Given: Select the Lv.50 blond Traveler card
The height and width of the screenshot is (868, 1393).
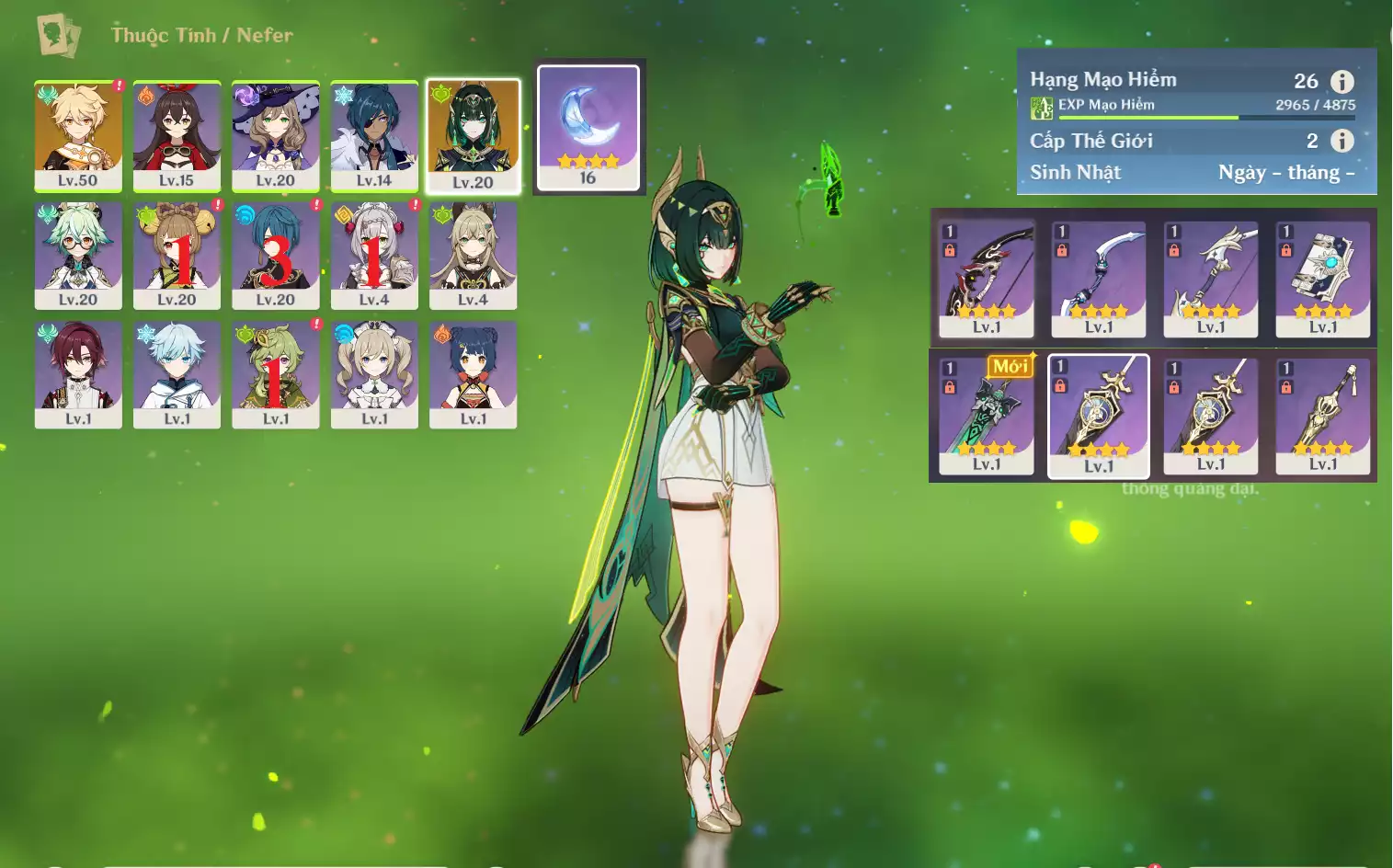Looking at the screenshot, I should (x=78, y=136).
